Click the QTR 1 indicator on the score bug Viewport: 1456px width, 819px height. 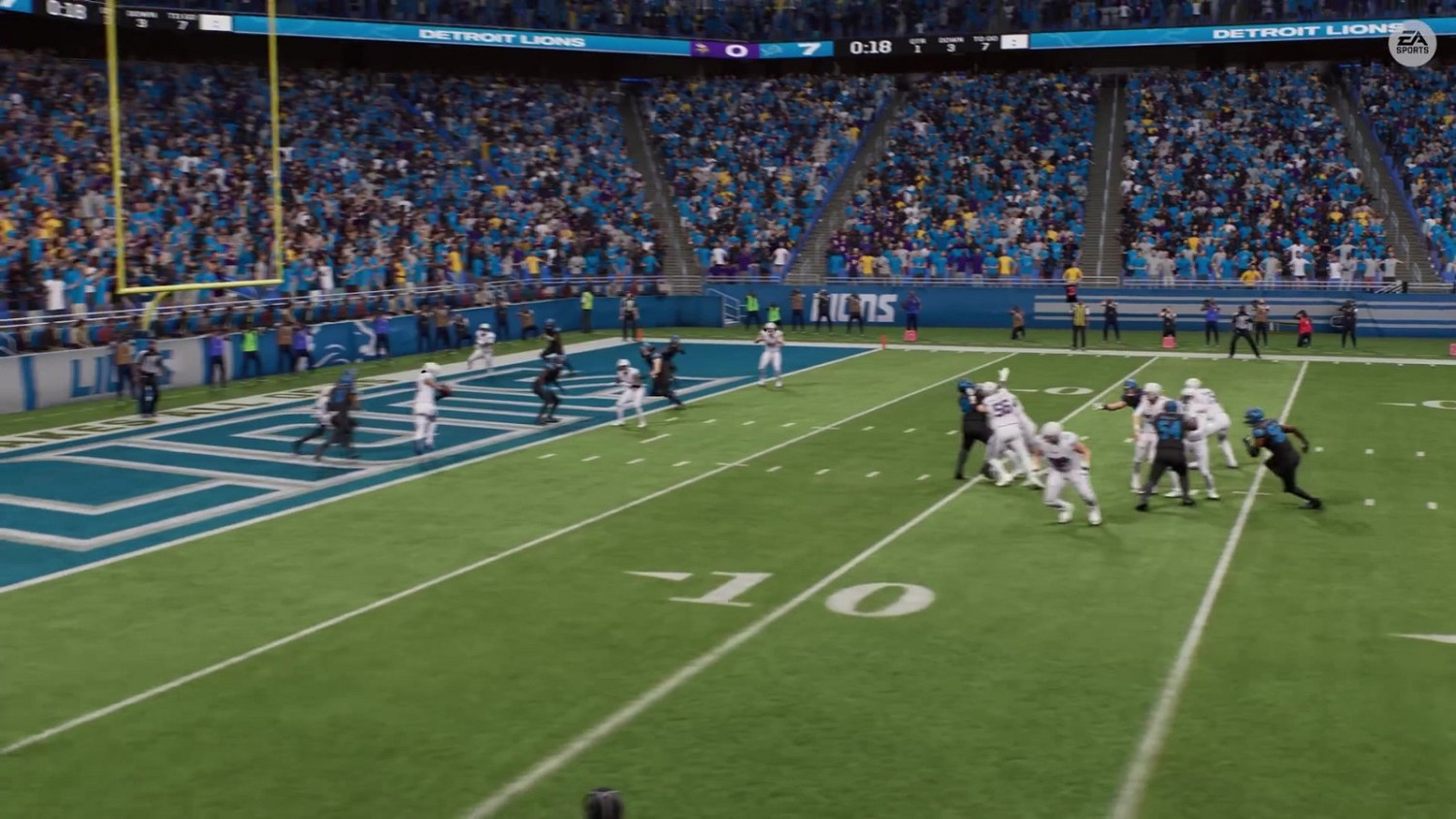(x=915, y=43)
